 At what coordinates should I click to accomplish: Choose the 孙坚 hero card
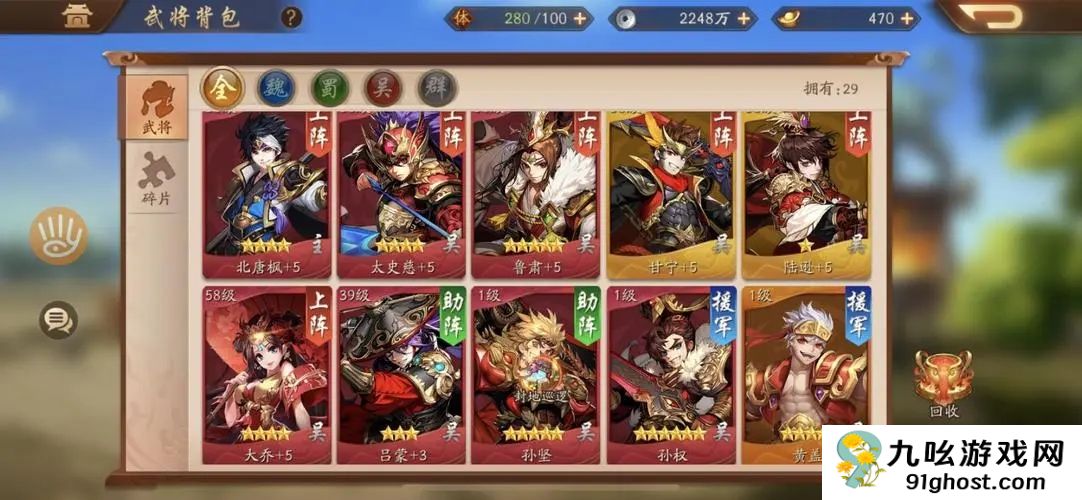click(x=535, y=375)
